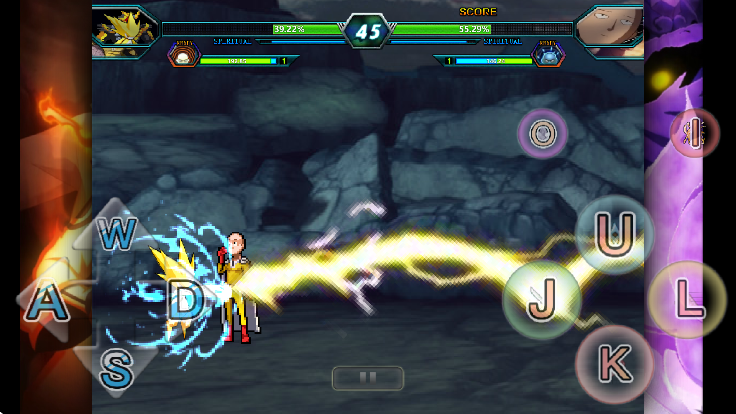Tap the purple O button

(x=543, y=132)
